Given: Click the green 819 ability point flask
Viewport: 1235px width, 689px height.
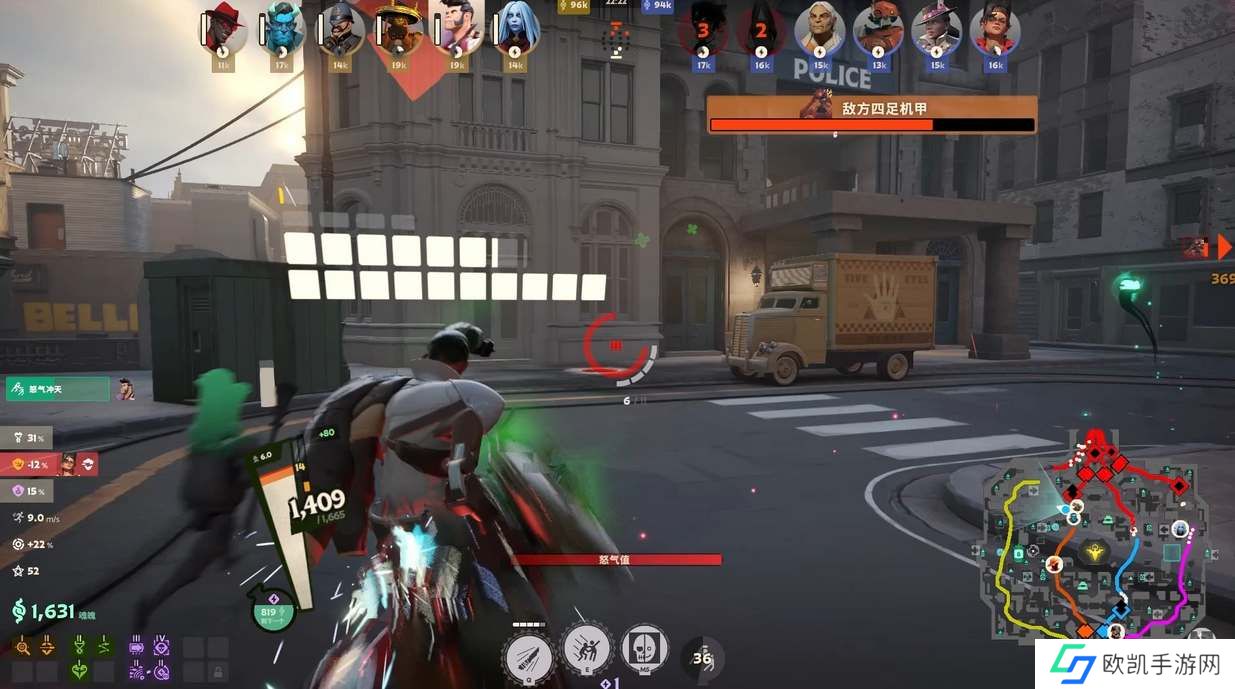Looking at the screenshot, I should (272, 611).
